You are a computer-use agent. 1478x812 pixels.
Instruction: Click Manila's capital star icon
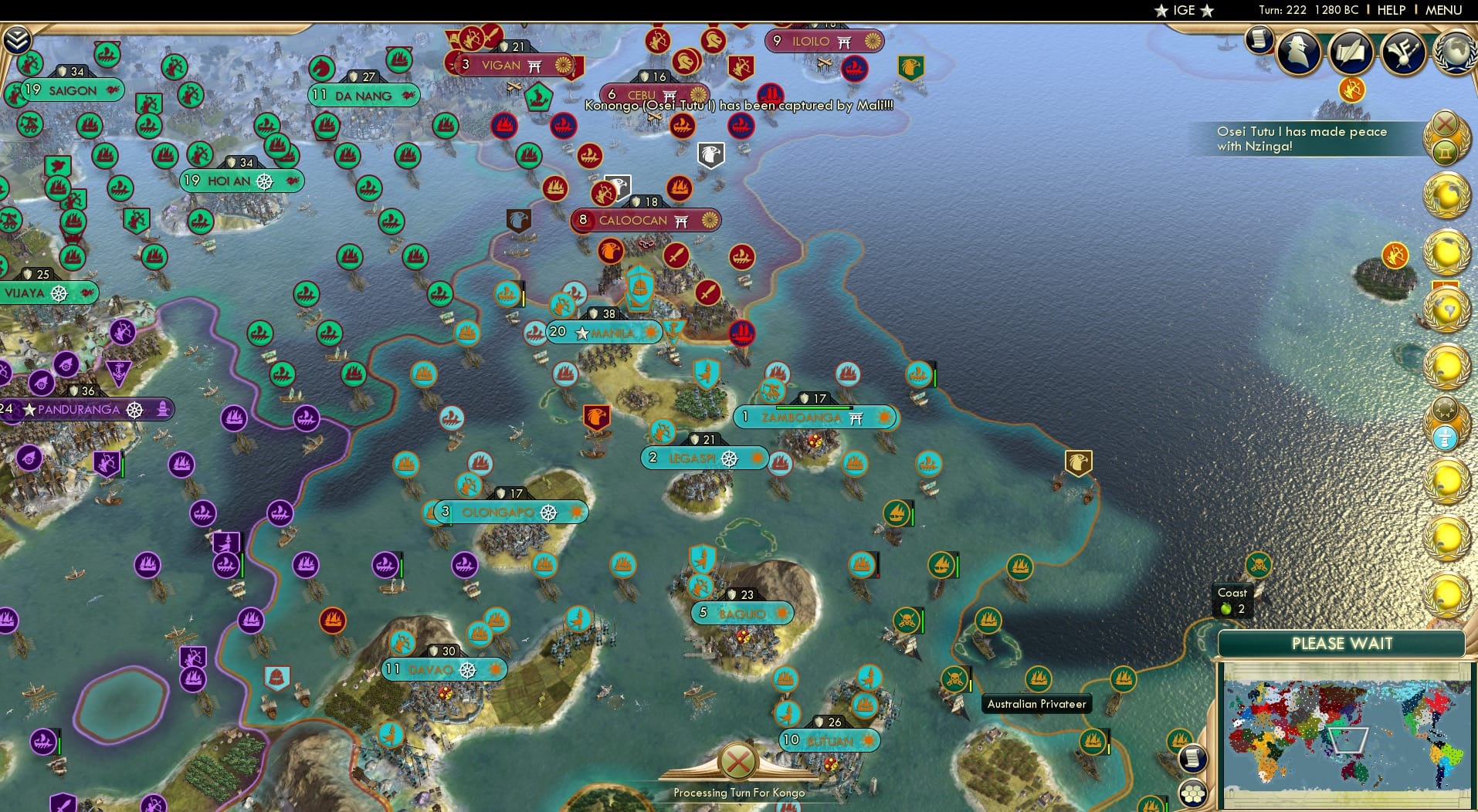pos(581,332)
